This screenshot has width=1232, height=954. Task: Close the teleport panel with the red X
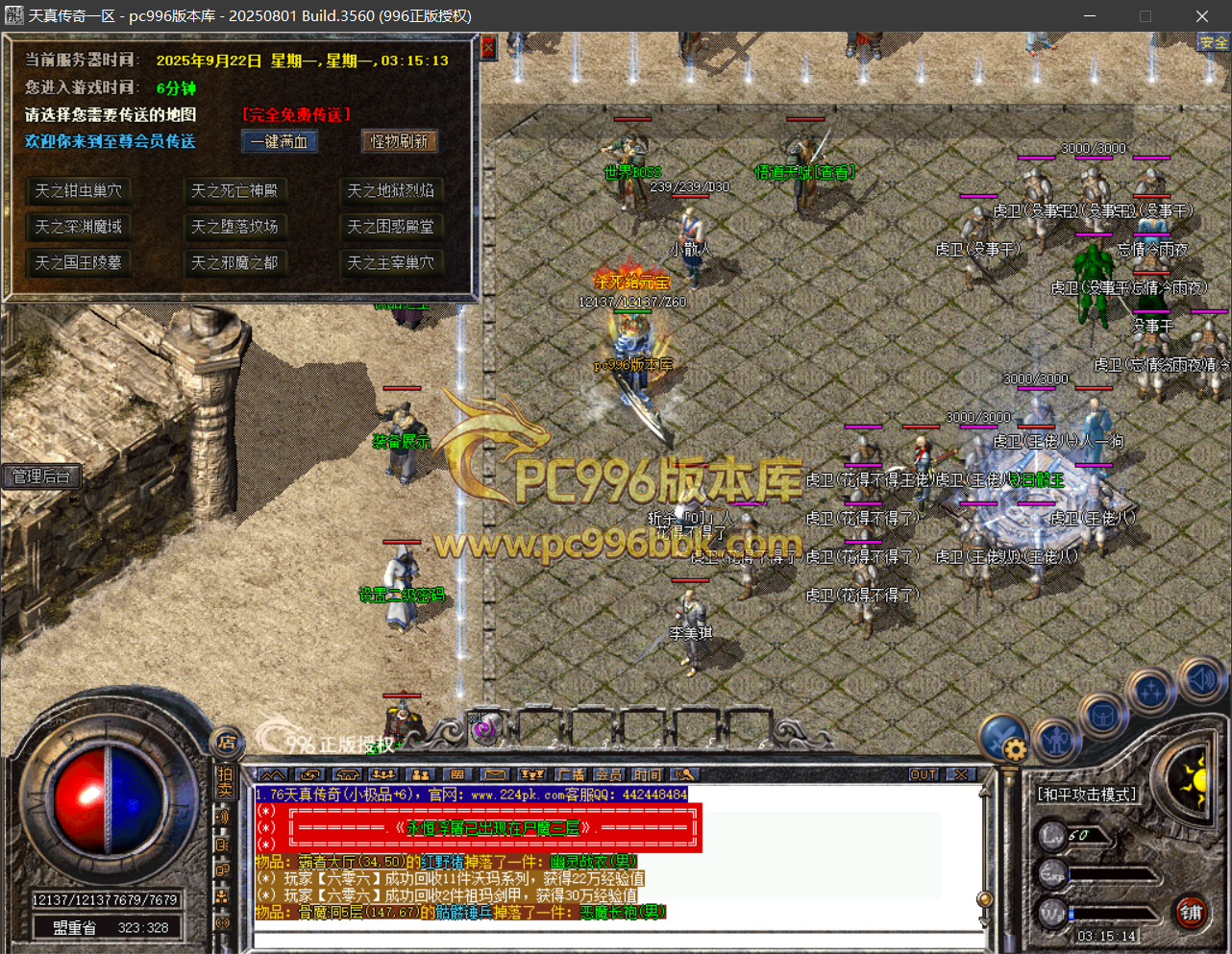click(x=488, y=47)
